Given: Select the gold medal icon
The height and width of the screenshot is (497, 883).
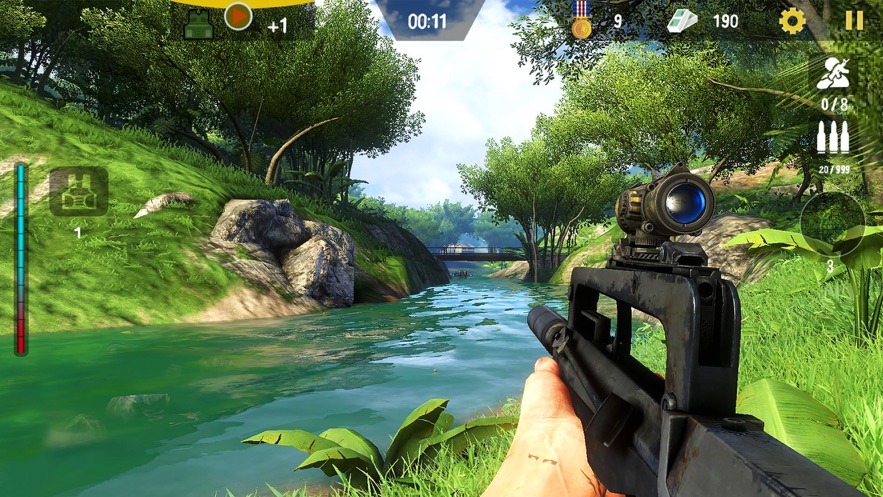Looking at the screenshot, I should click(581, 20).
